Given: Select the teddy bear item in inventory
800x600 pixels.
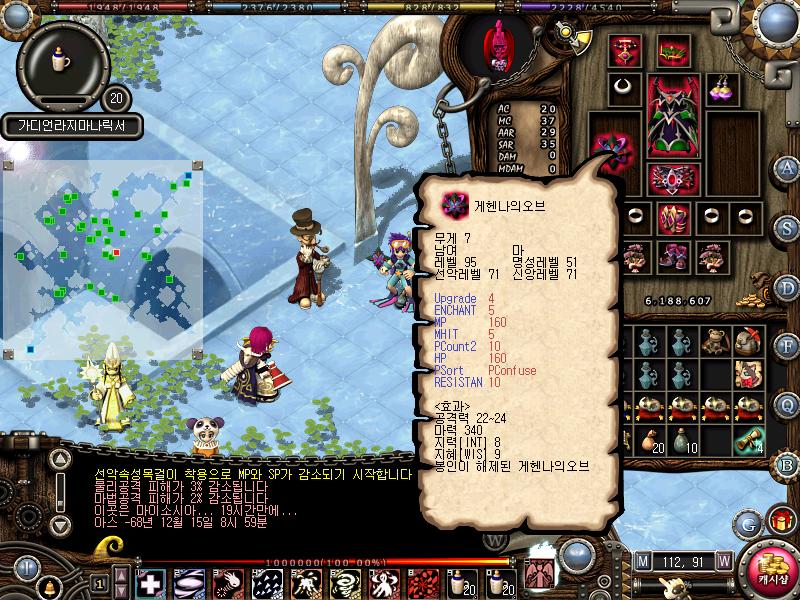Looking at the screenshot, I should click(714, 343).
